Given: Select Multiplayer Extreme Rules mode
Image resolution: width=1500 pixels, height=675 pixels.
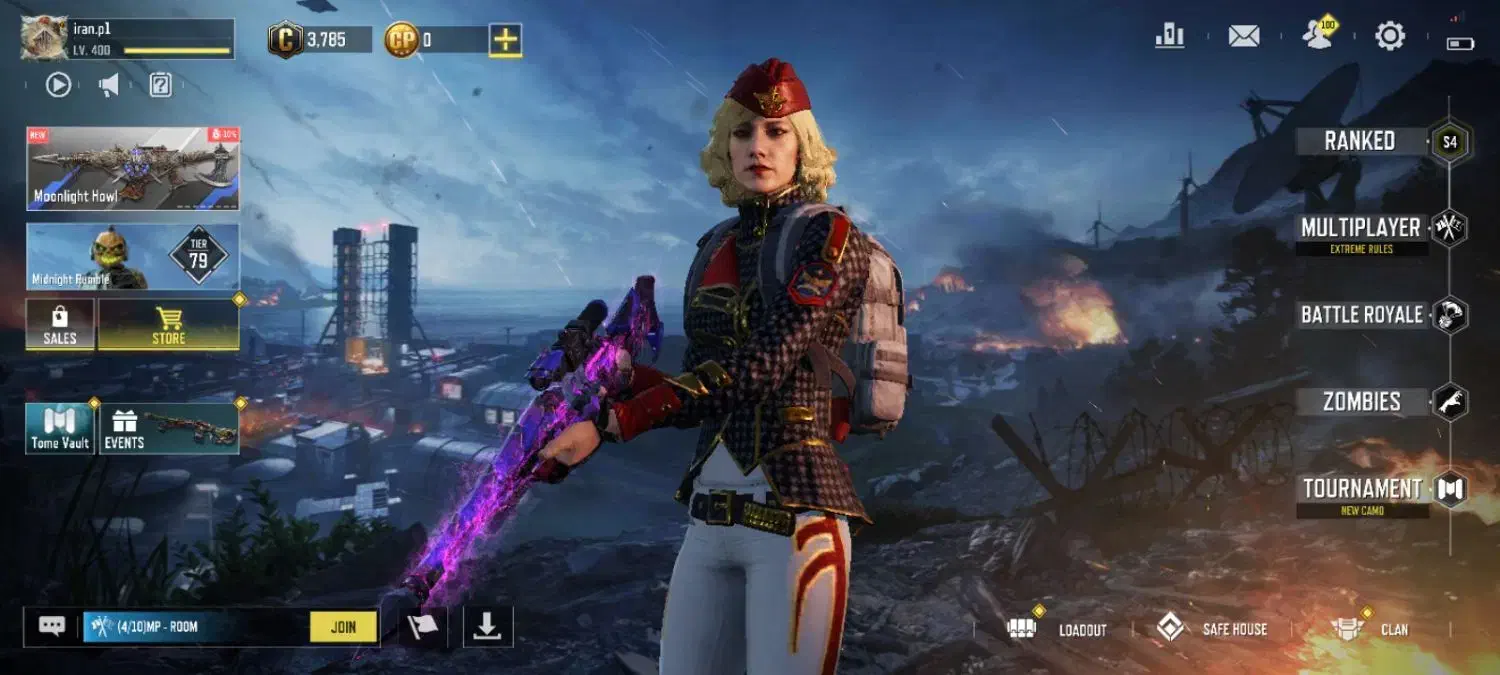Looking at the screenshot, I should 1361,229.
